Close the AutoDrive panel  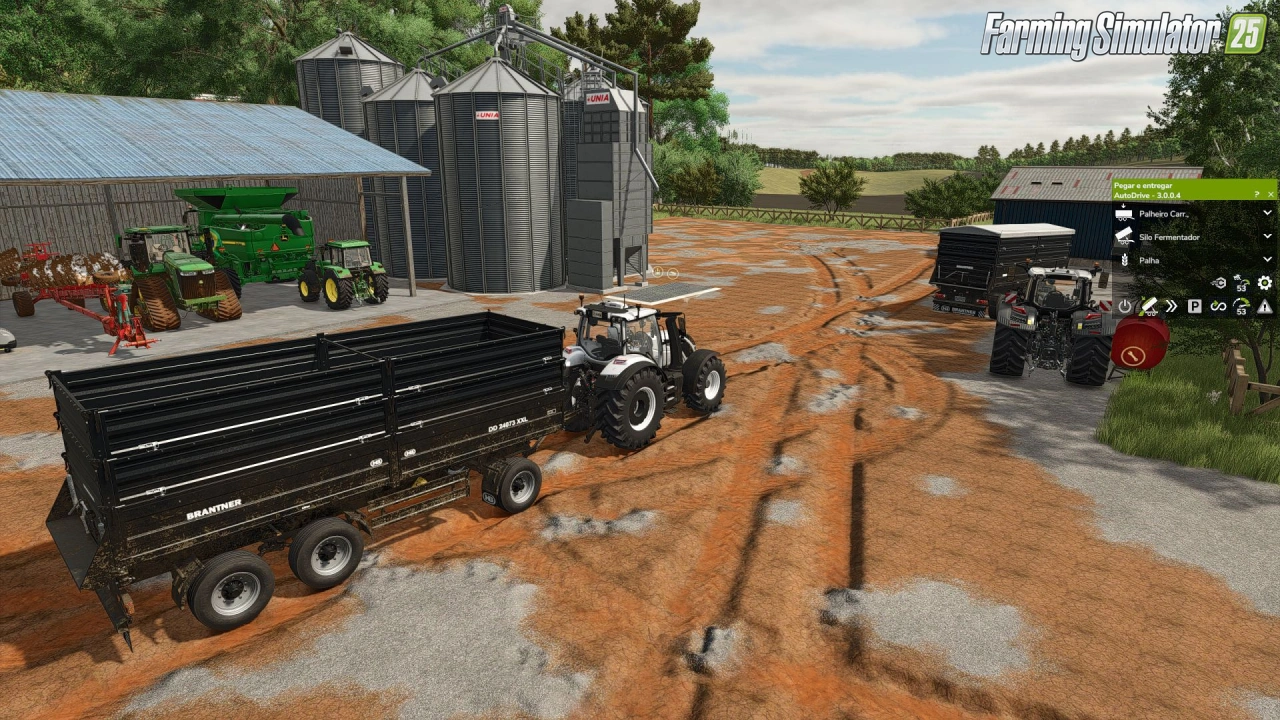pyautogui.click(x=1270, y=194)
